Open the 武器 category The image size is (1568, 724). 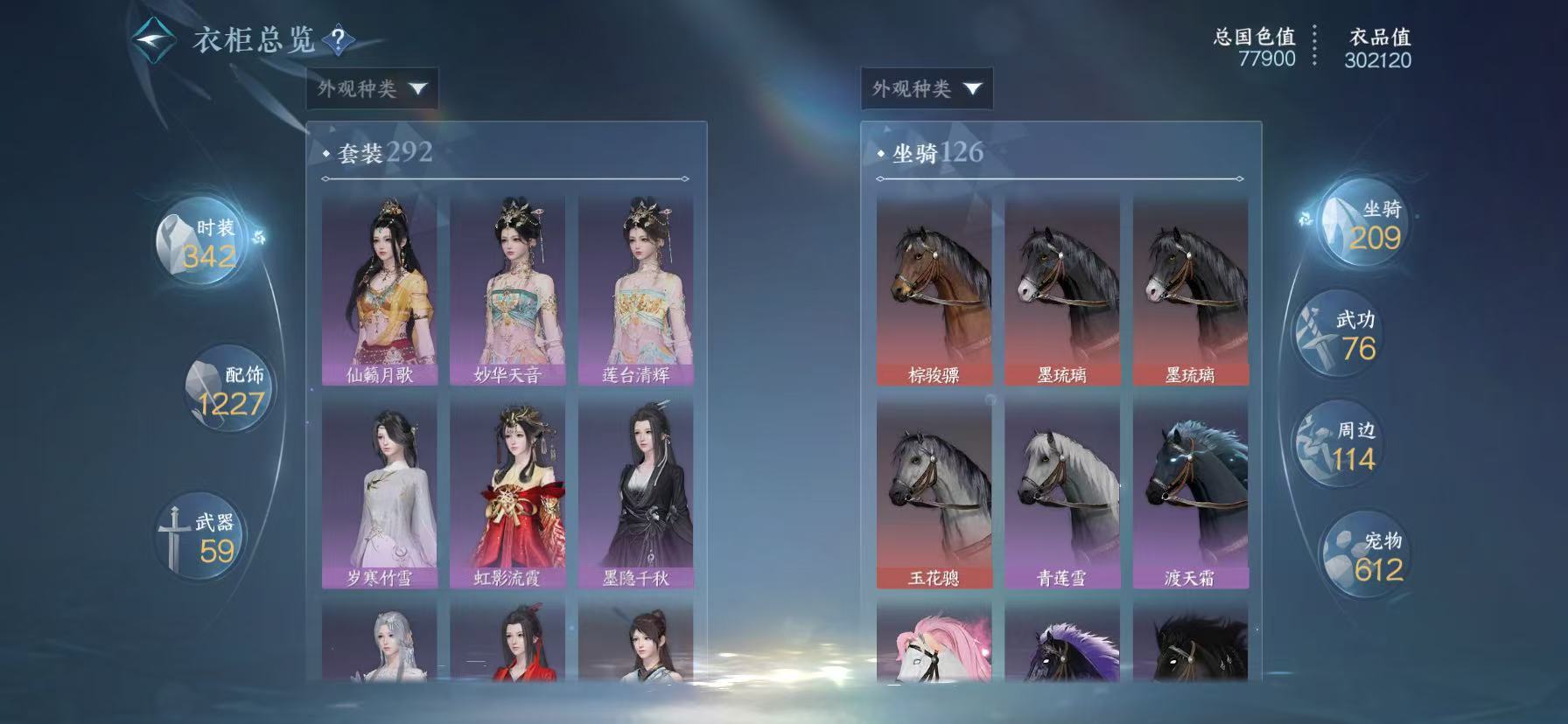point(200,536)
